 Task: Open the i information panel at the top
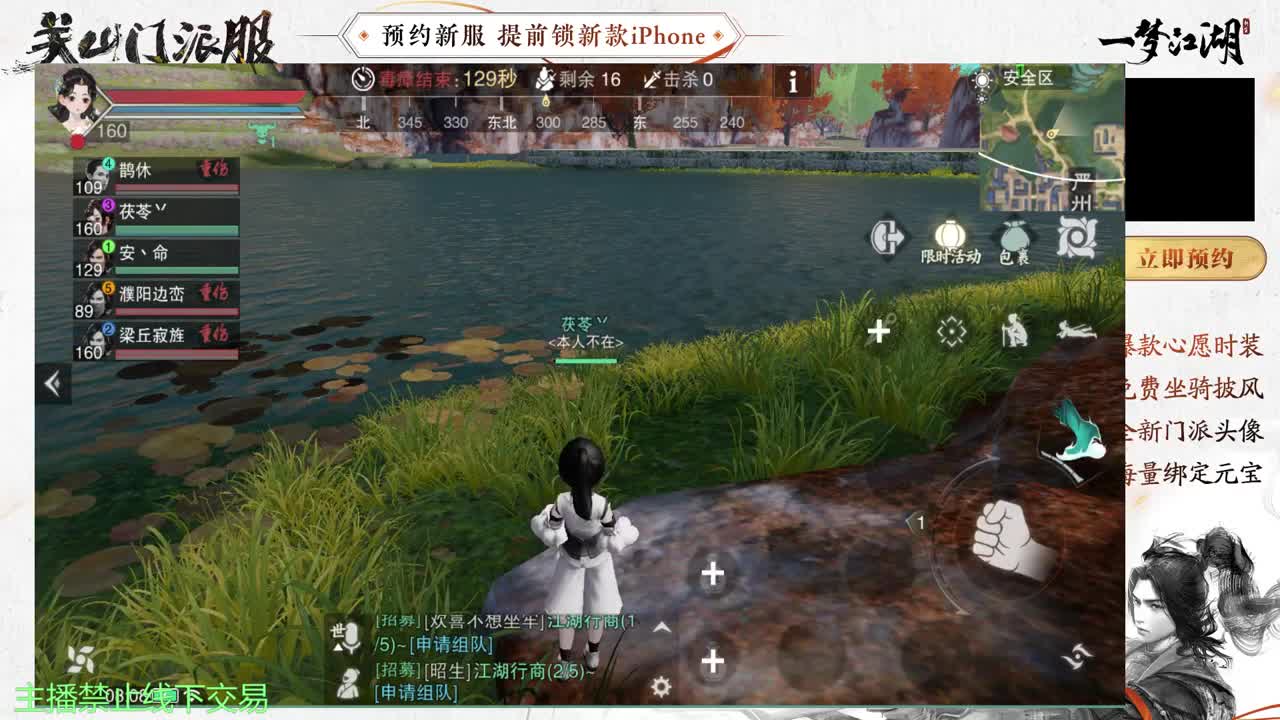(x=793, y=83)
